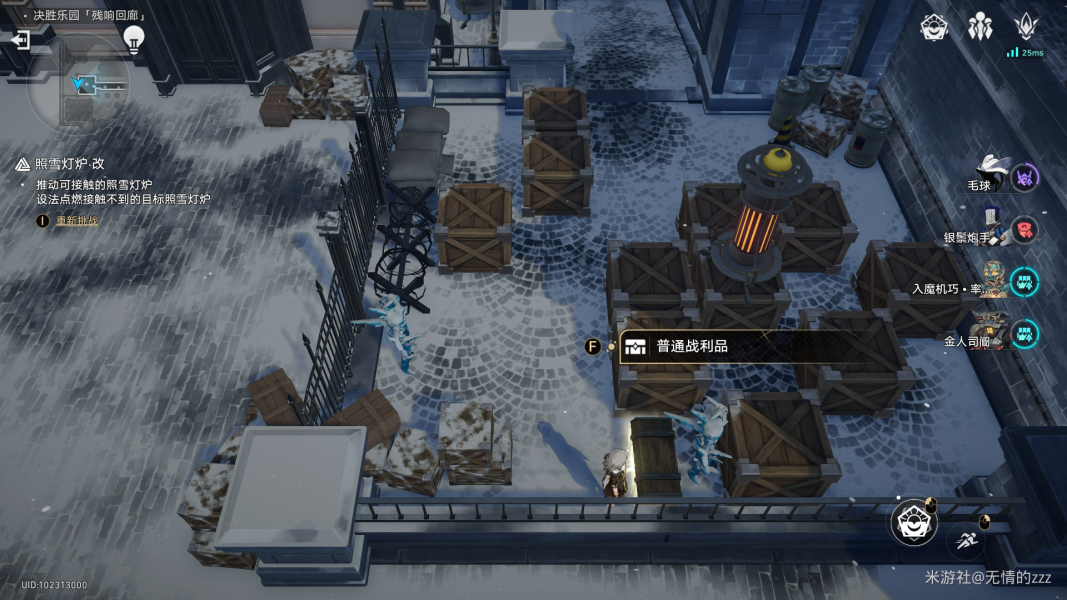Tap the sprint running-figure button
Screen dimensions: 1067x600
click(966, 542)
